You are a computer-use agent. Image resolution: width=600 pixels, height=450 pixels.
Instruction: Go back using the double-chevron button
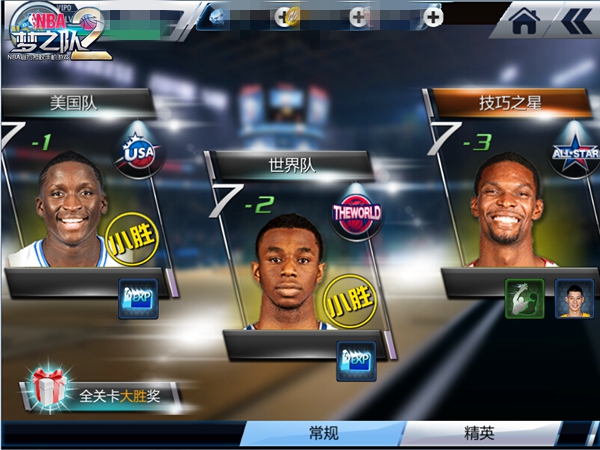tap(574, 21)
